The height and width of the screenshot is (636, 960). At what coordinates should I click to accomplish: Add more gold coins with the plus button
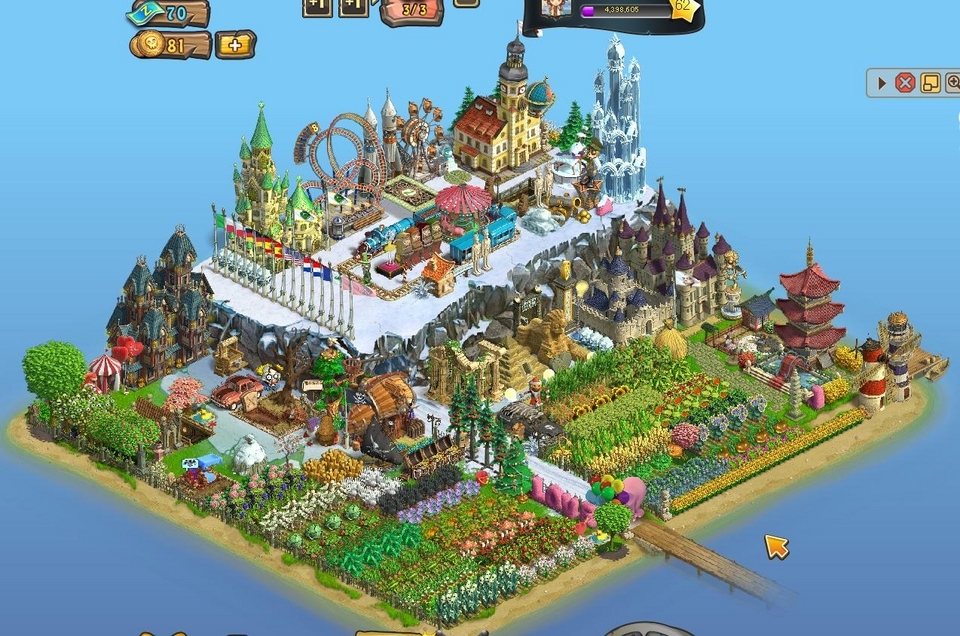click(235, 45)
